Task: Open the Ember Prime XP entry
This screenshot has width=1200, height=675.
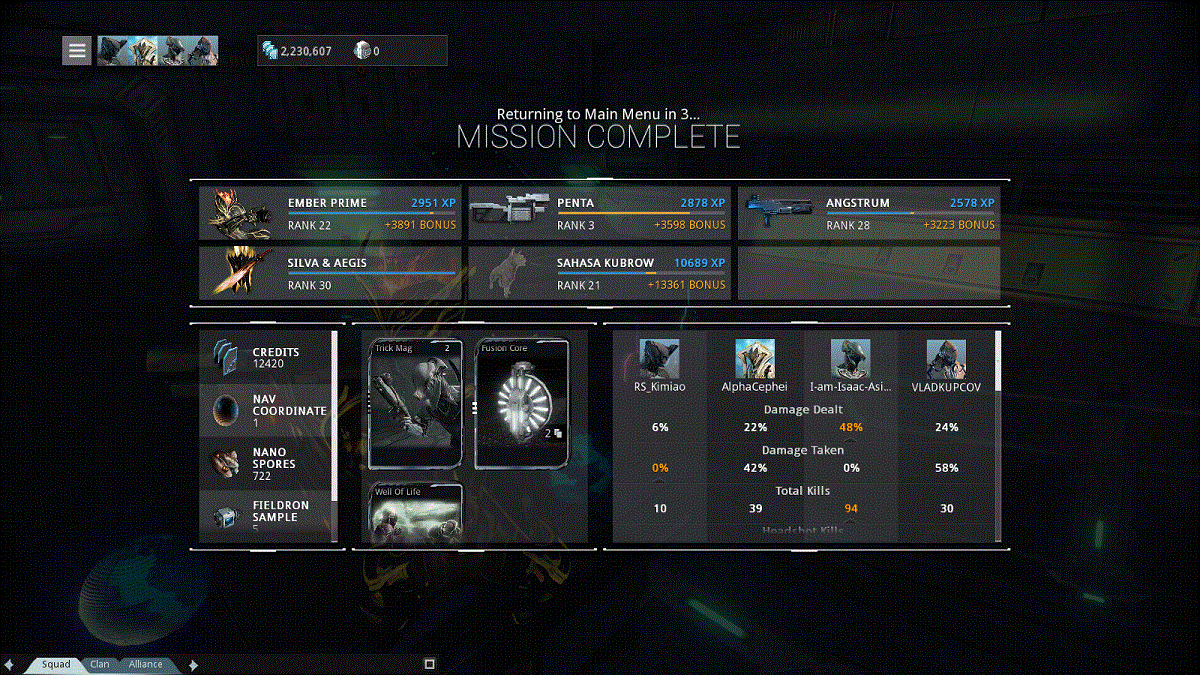Action: pos(330,213)
